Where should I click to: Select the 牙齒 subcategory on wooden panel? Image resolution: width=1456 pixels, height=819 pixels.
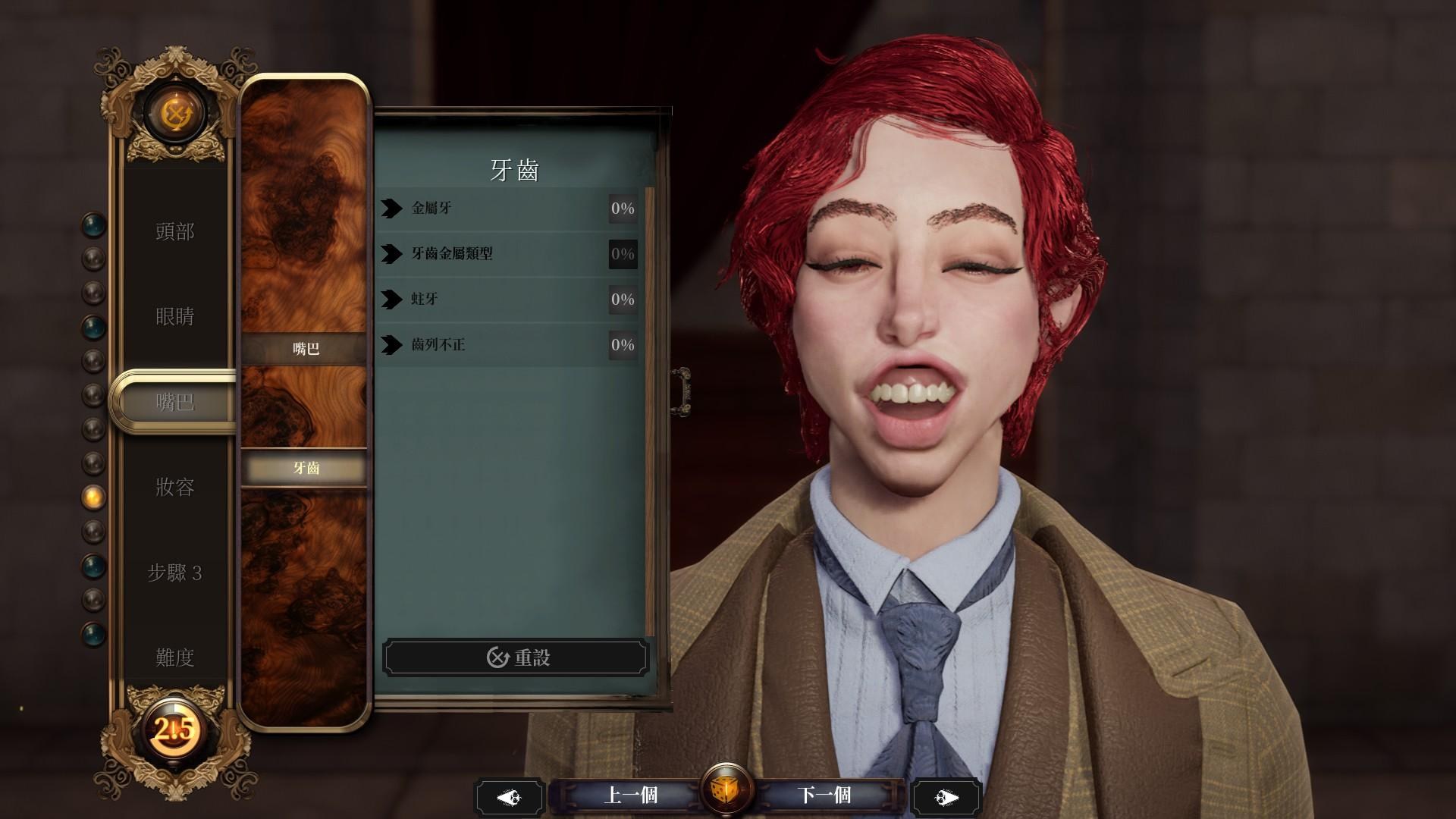point(306,468)
